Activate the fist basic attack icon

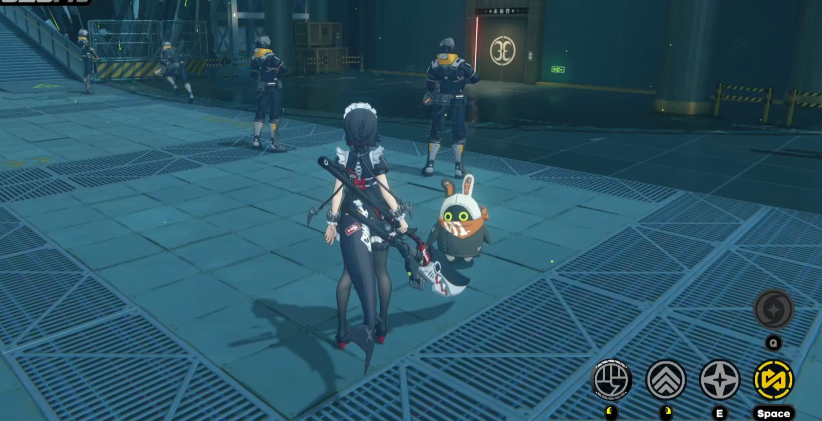point(612,380)
